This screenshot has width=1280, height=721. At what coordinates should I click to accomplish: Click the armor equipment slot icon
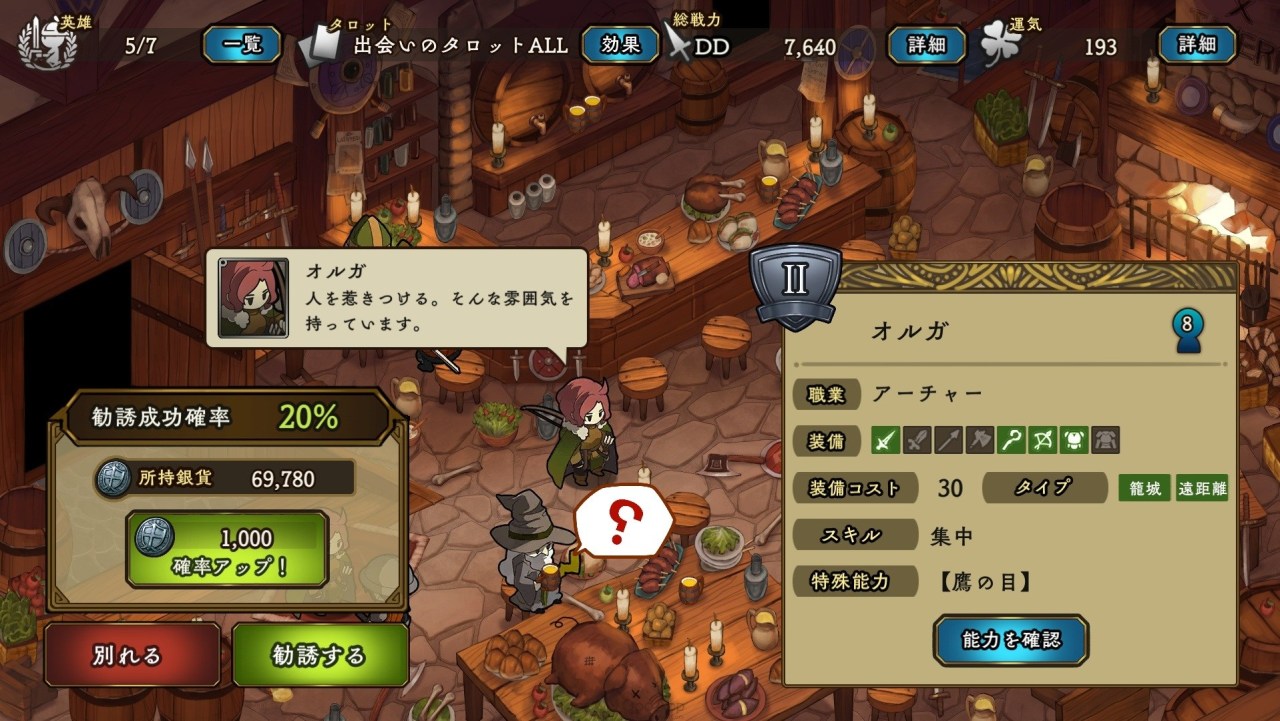(x=1106, y=440)
